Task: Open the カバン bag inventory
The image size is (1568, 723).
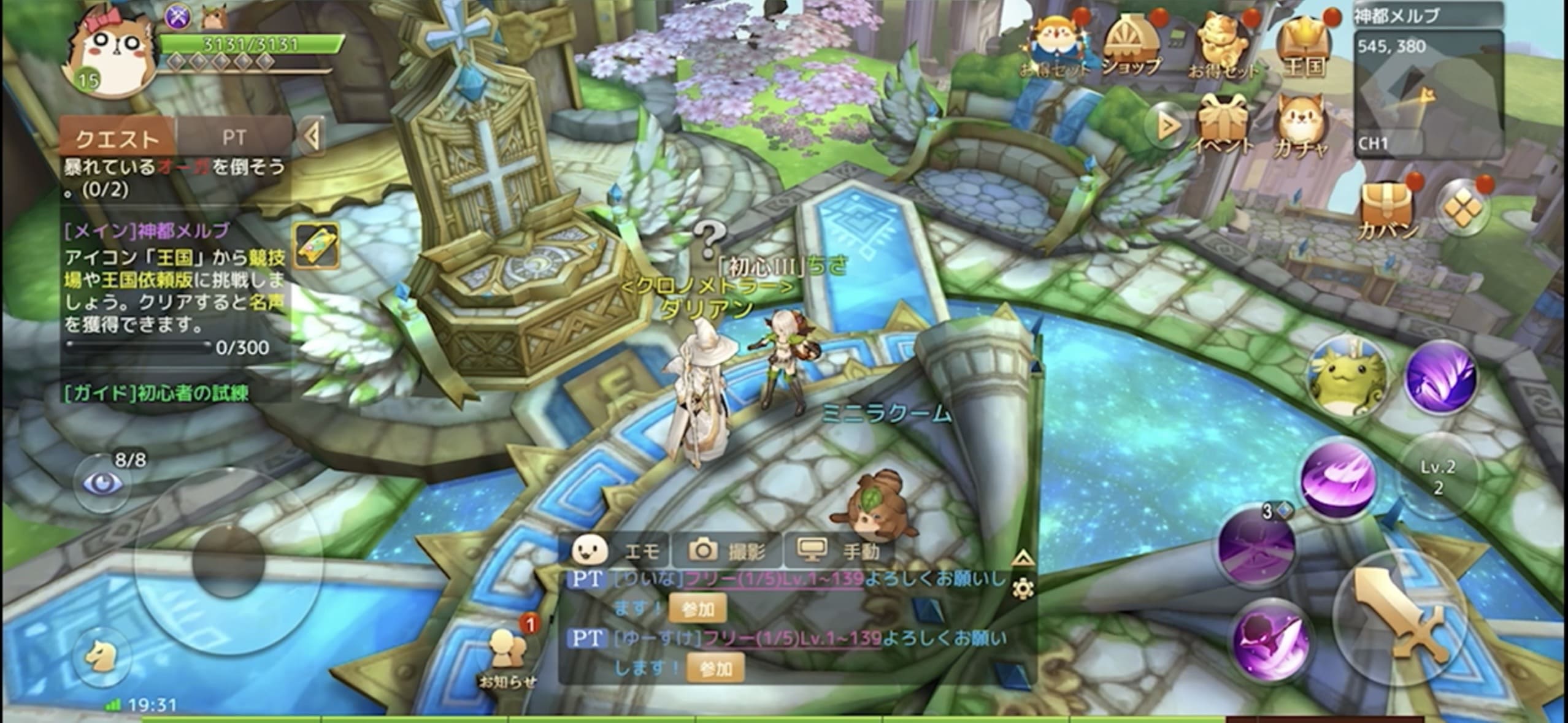Action: tap(1388, 210)
